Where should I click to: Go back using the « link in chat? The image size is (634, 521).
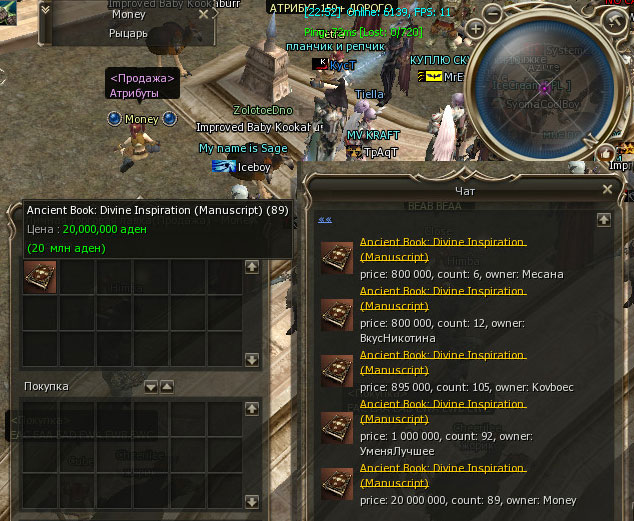click(324, 219)
